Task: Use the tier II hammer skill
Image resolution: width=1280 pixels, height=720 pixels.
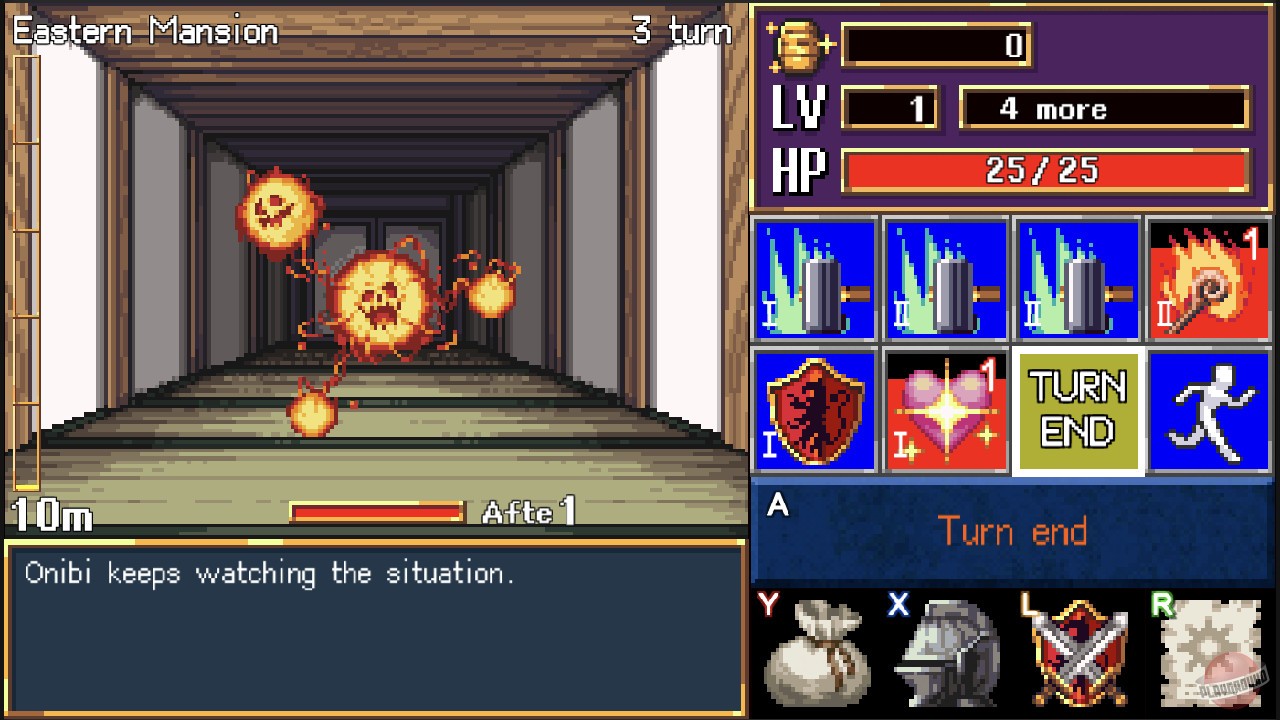Action: tap(946, 278)
